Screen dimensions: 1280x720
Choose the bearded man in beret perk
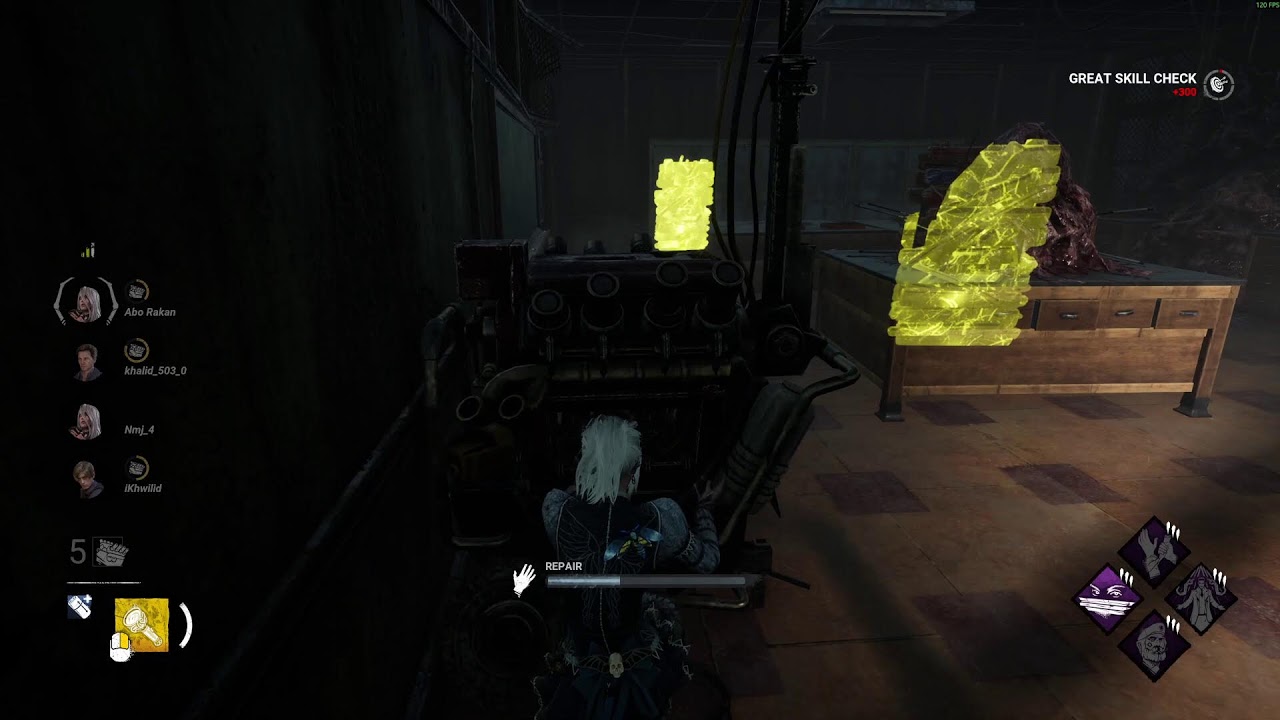tap(1155, 646)
